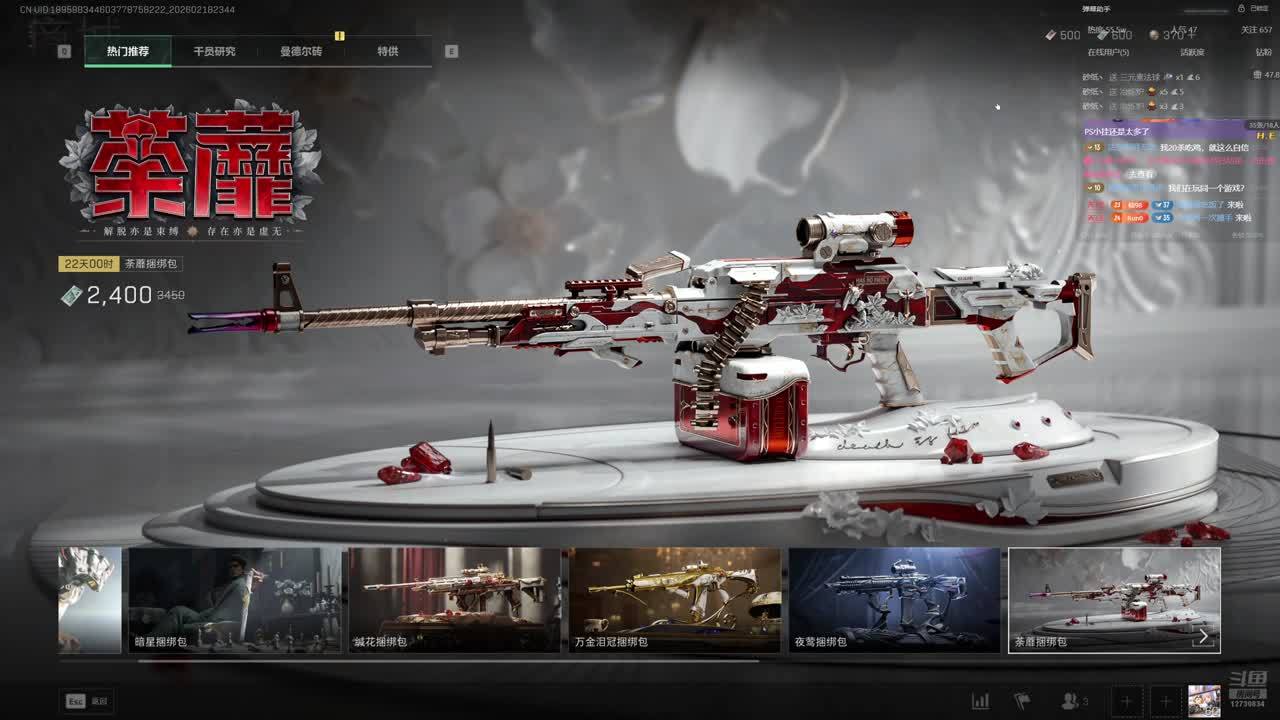Show the 夜莺捆绑包 bundle
Image resolution: width=1280 pixels, height=720 pixels.
point(895,600)
